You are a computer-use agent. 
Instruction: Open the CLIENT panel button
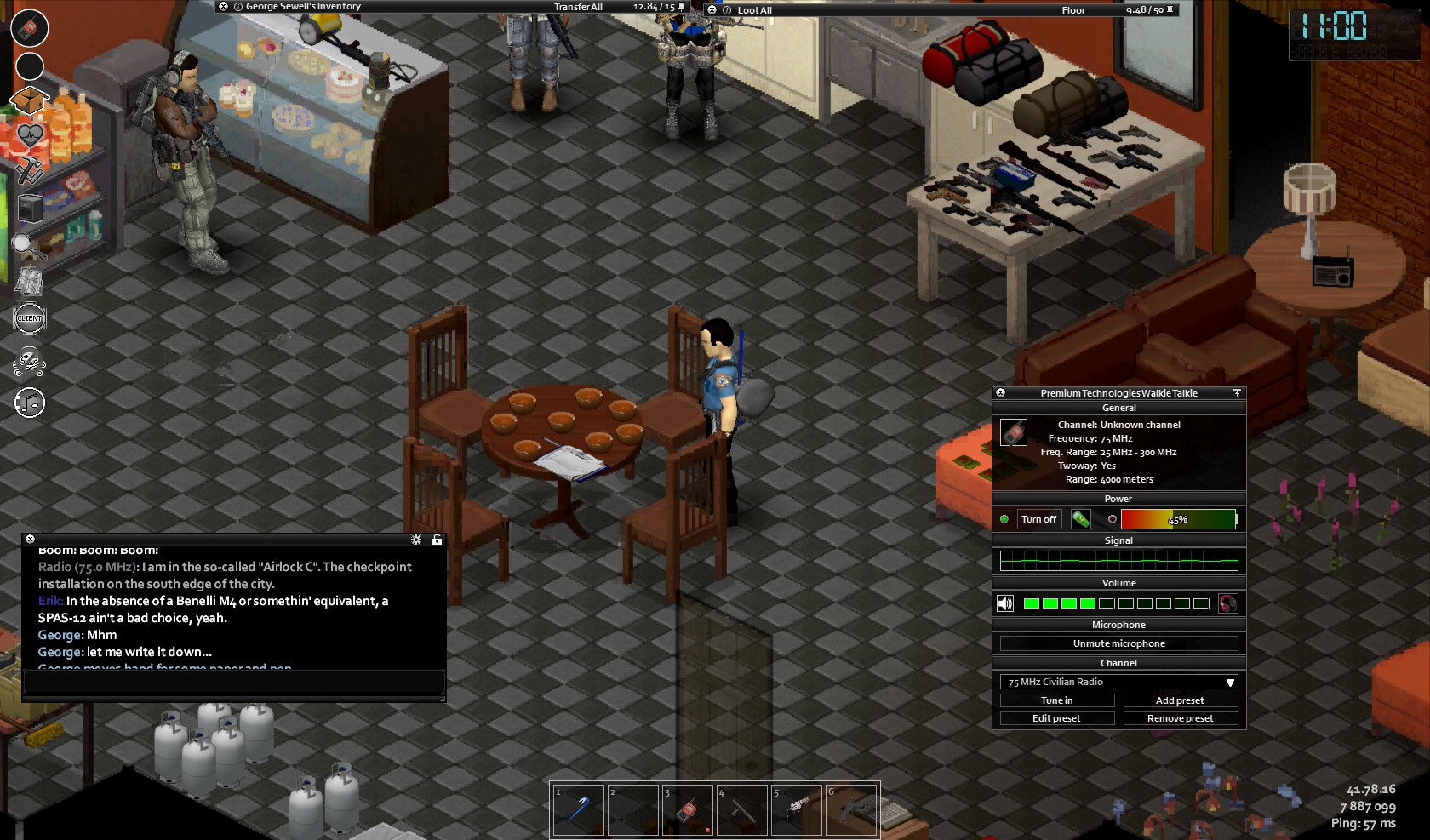[30, 318]
